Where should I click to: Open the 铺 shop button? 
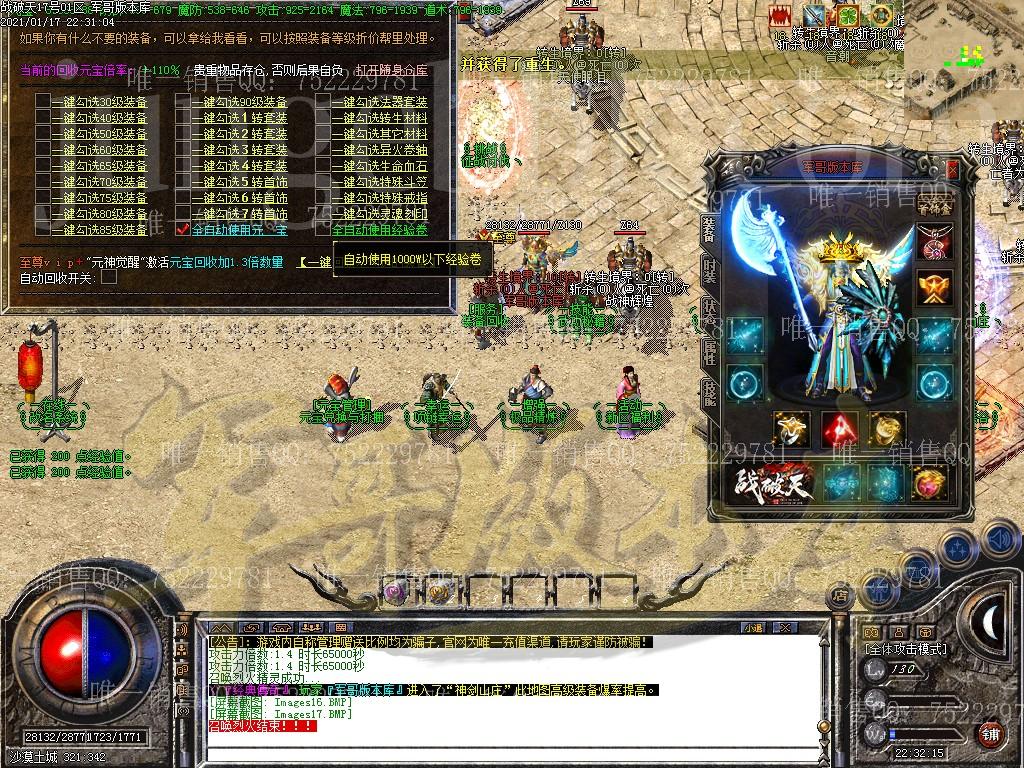coord(990,735)
